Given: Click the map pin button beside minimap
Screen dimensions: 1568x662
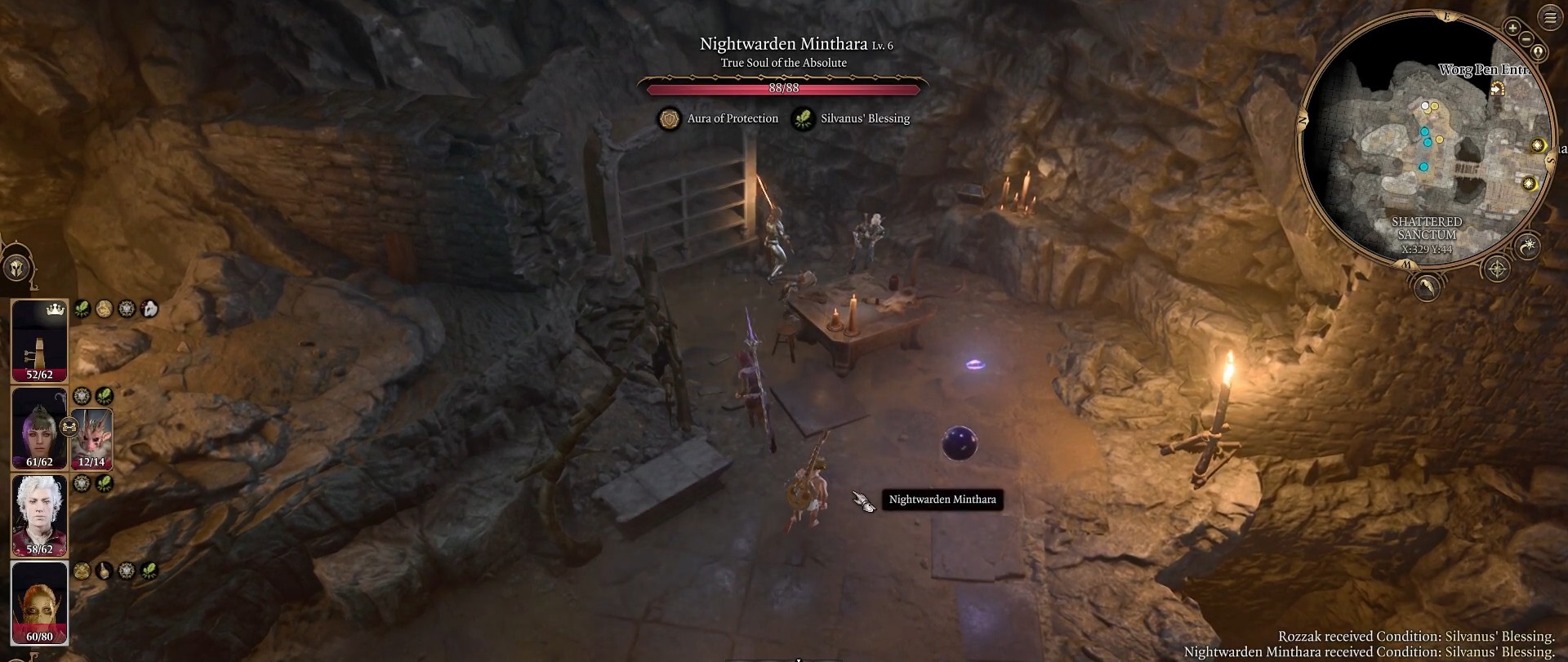Looking at the screenshot, I should pos(1539,52).
